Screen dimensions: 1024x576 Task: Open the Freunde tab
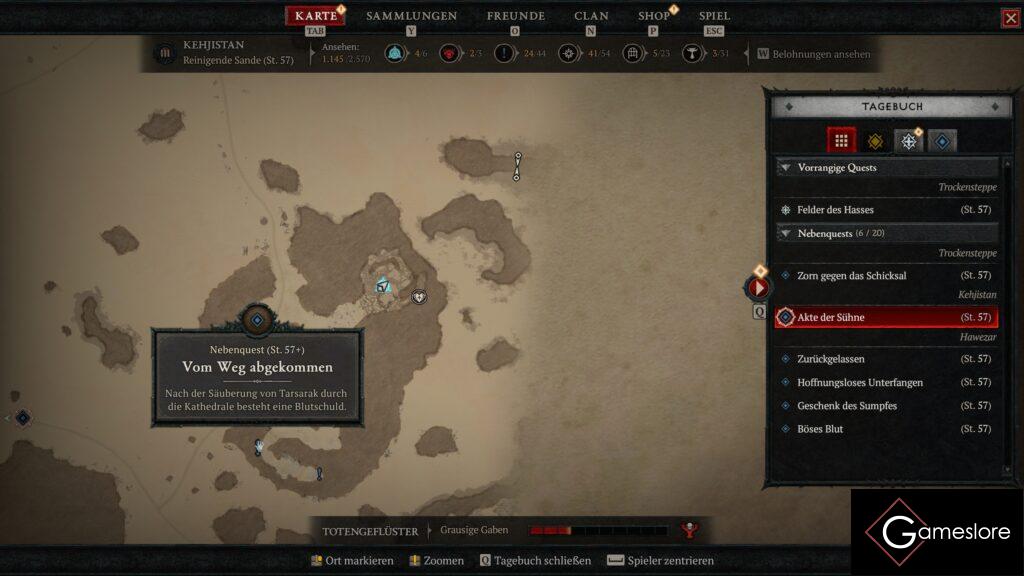coord(515,16)
